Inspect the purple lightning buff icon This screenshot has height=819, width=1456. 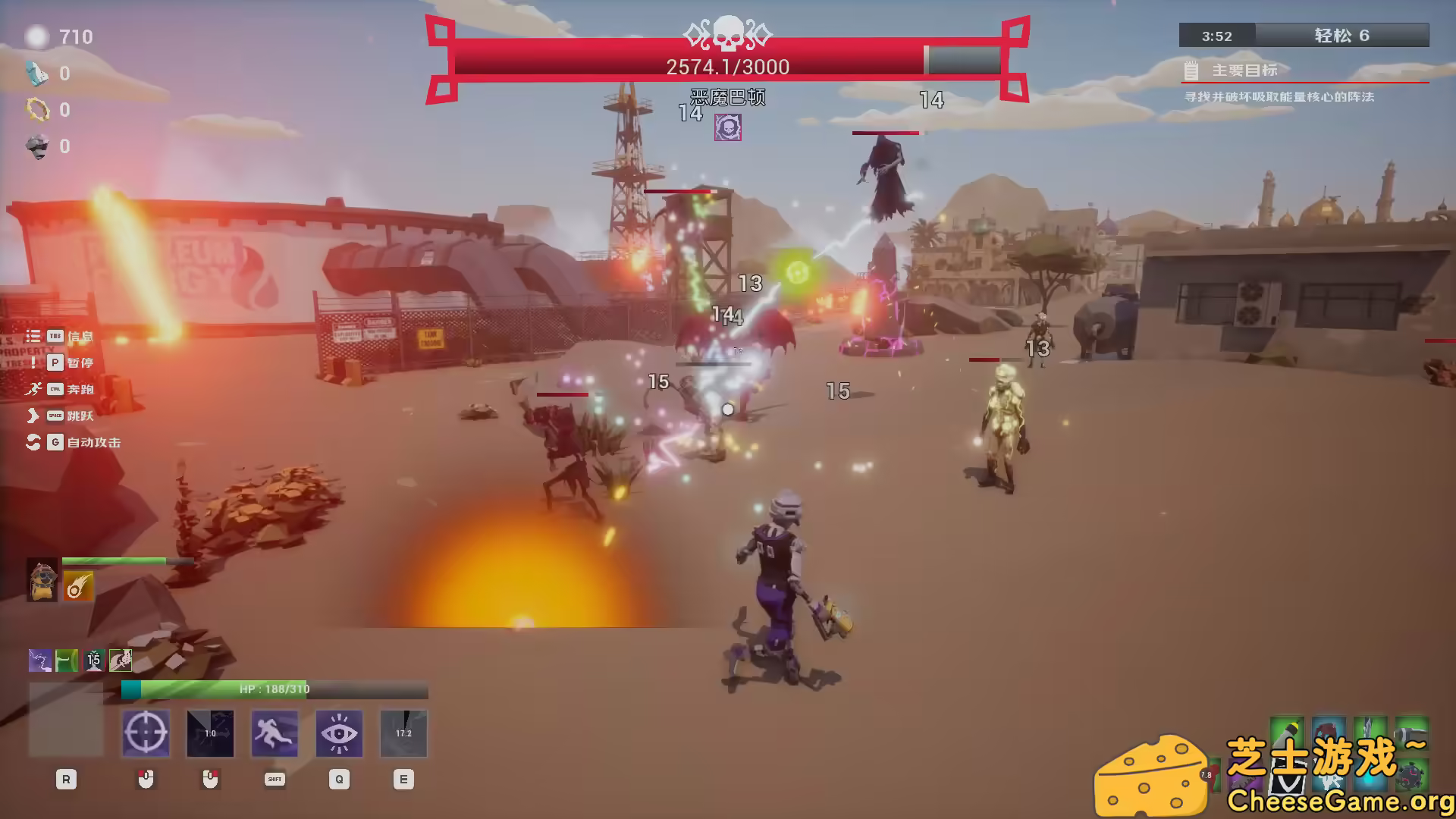point(40,661)
